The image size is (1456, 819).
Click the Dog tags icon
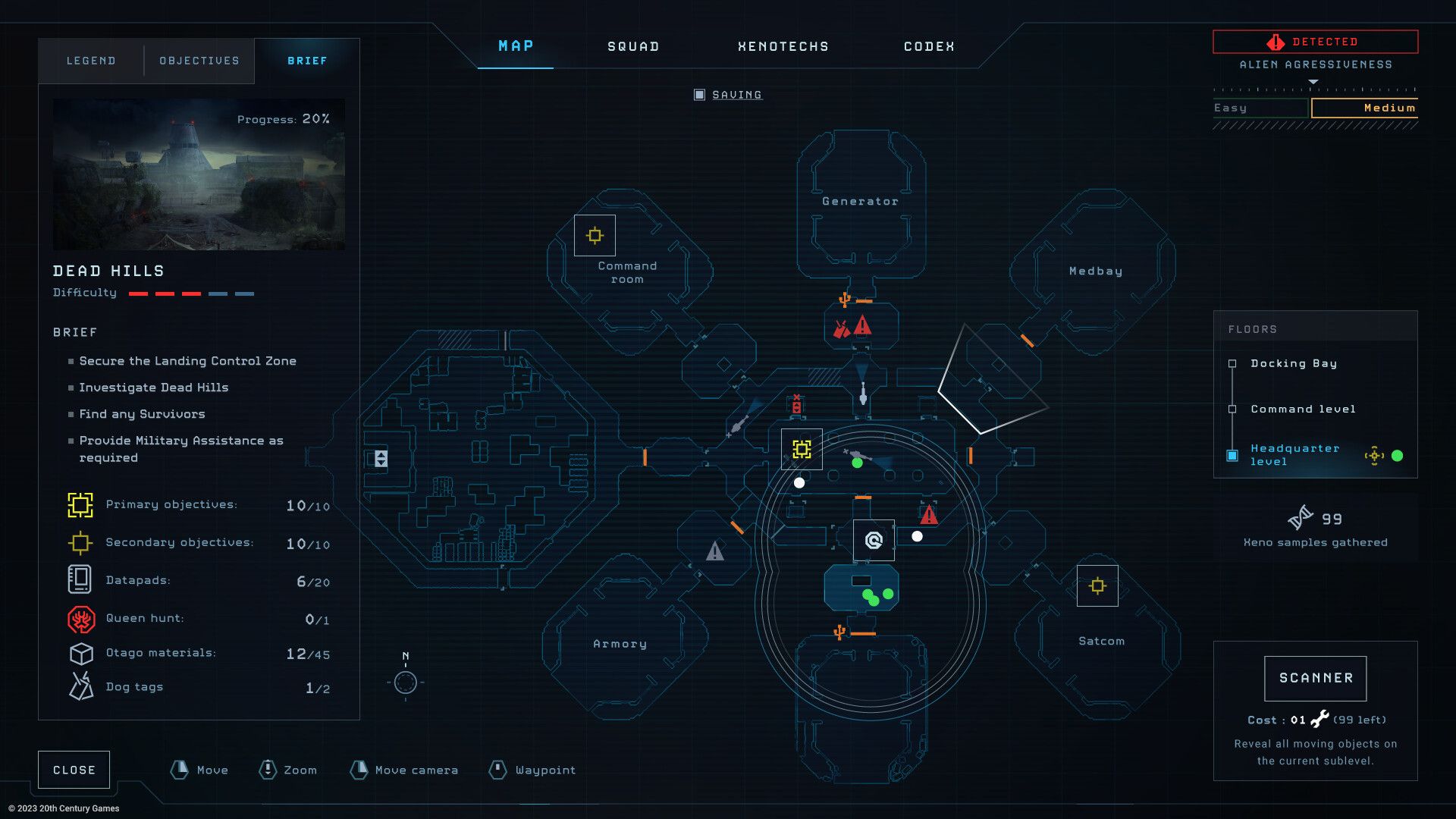point(80,686)
